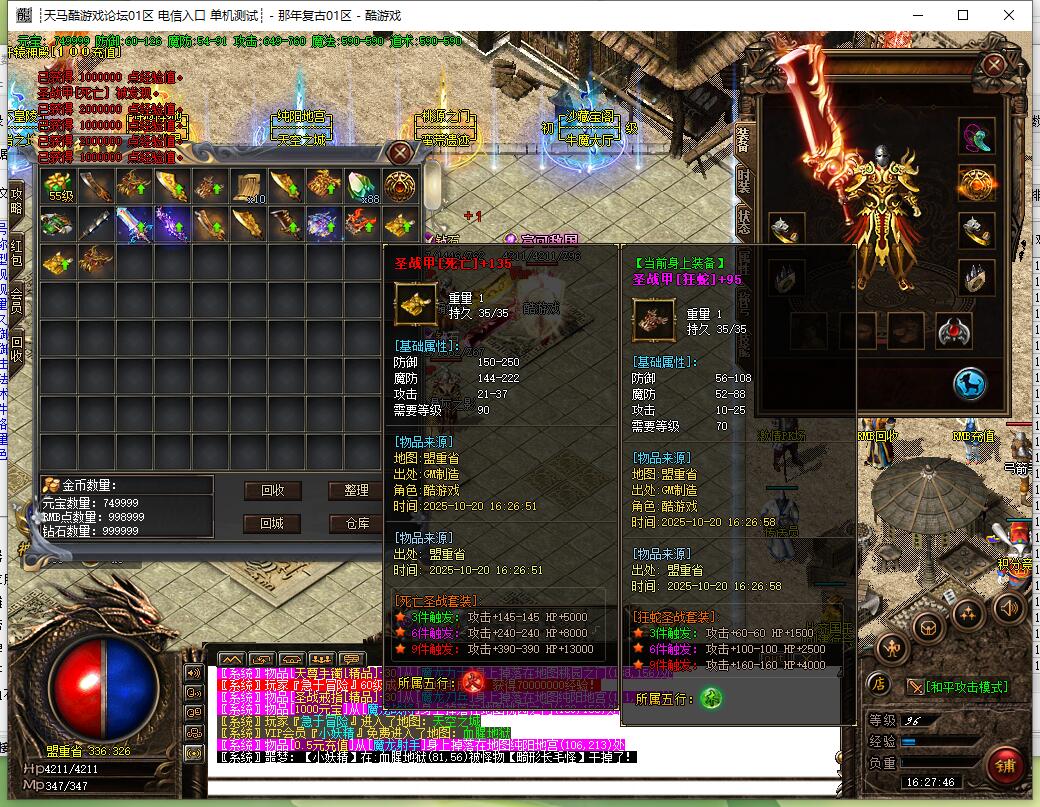This screenshot has width=1040, height=807.
Task: Close the character equipment panel
Action: [993, 66]
